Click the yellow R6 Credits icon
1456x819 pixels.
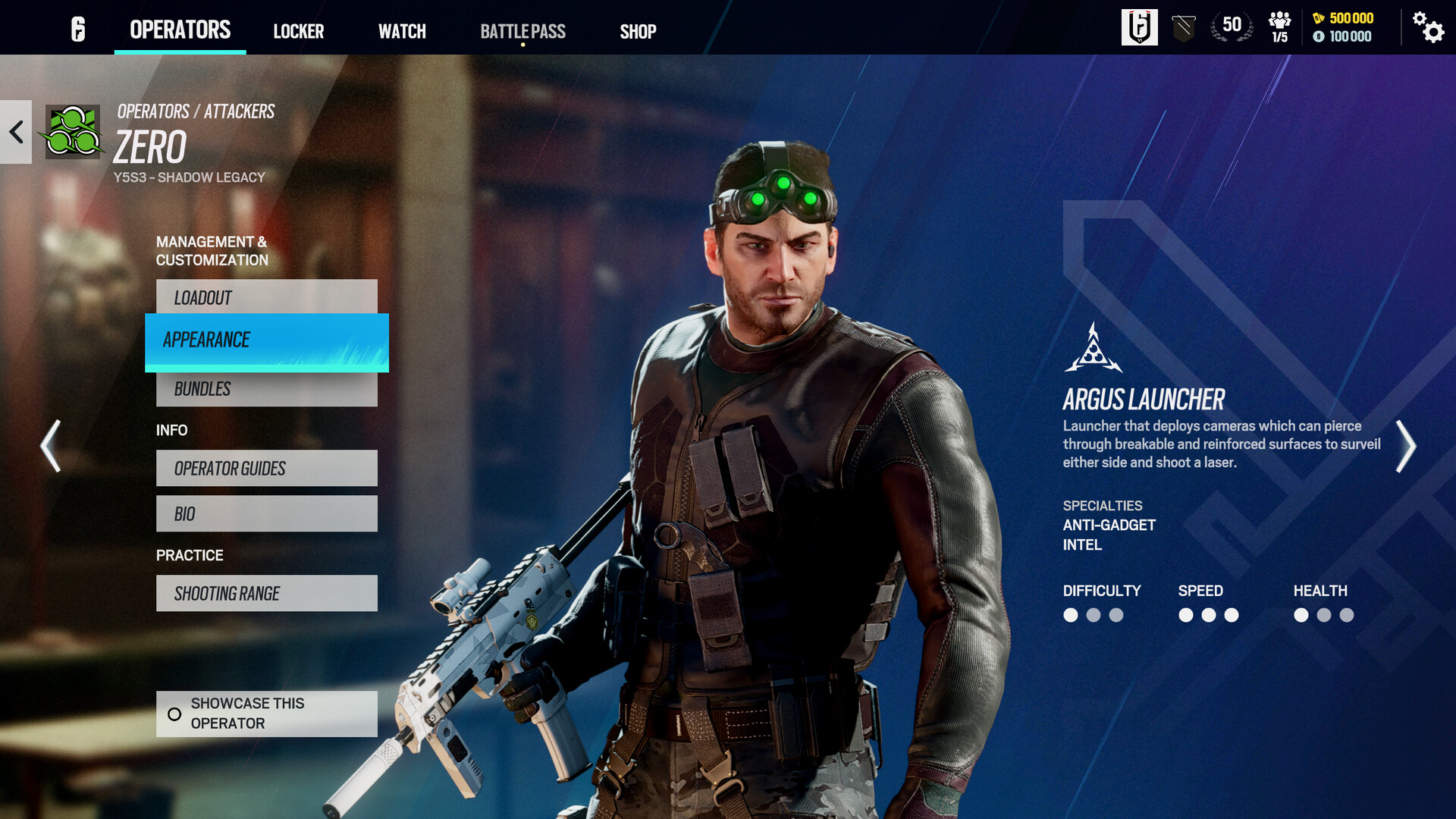1319,20
